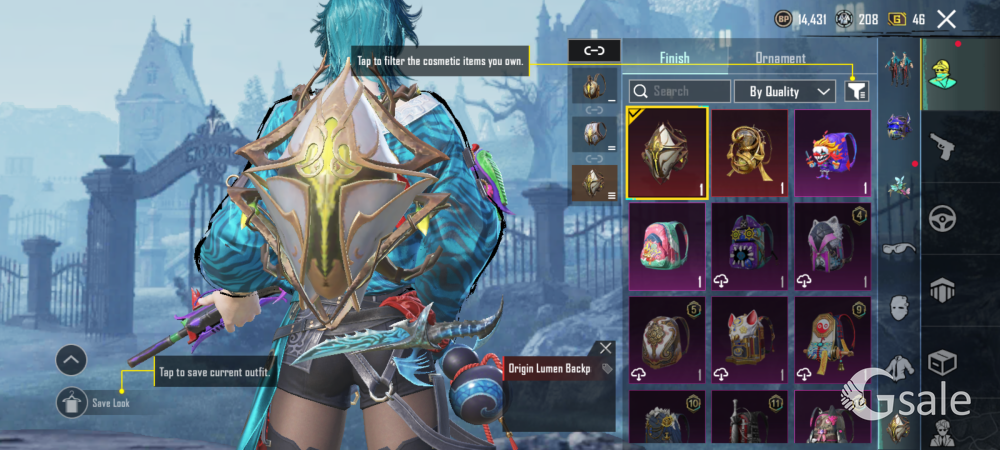Toggle the link button above backpack levels
Screen dimensions: 1000x450
(x=594, y=50)
